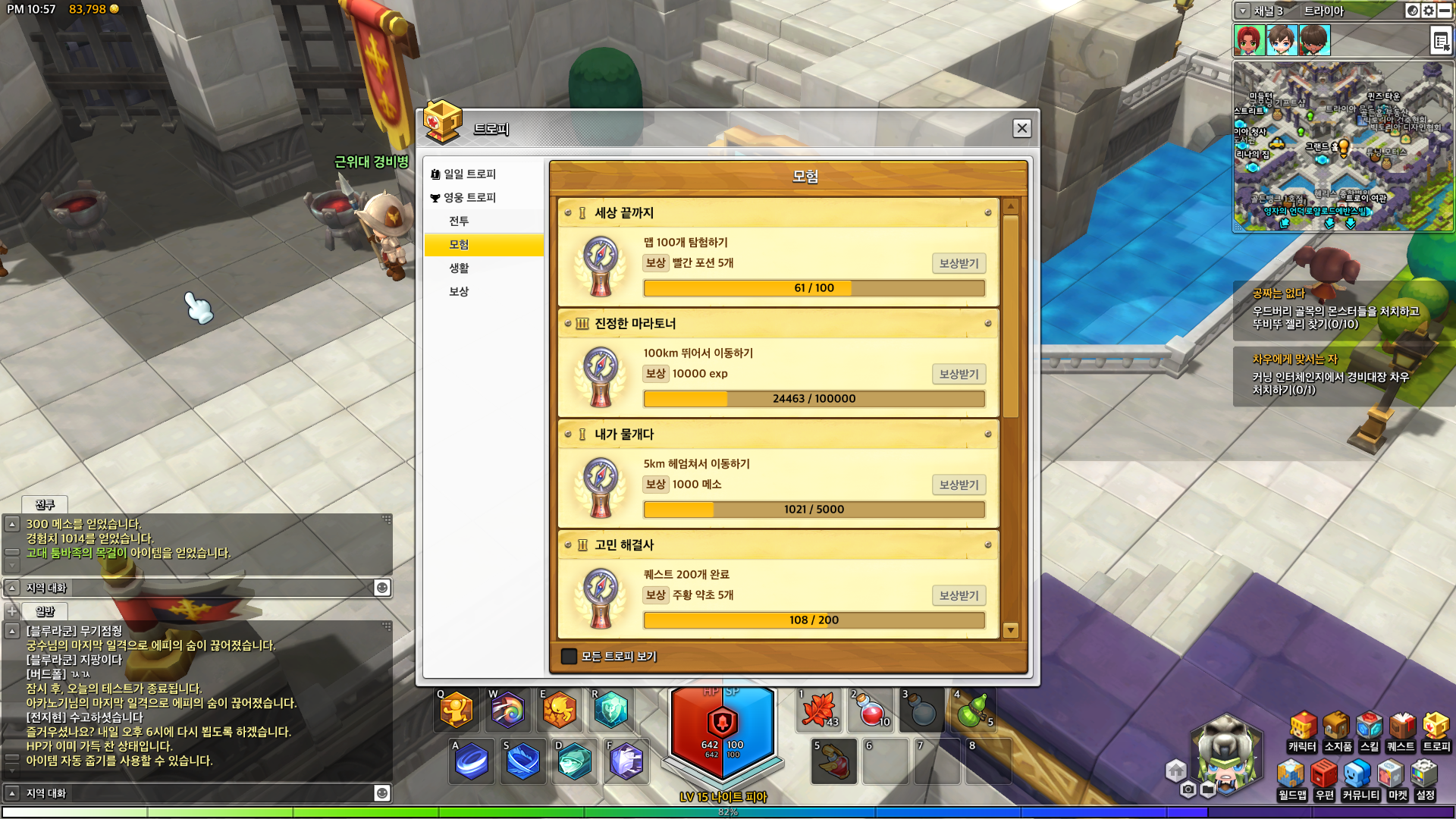Open the channel 3 dropdown

coord(1243,11)
